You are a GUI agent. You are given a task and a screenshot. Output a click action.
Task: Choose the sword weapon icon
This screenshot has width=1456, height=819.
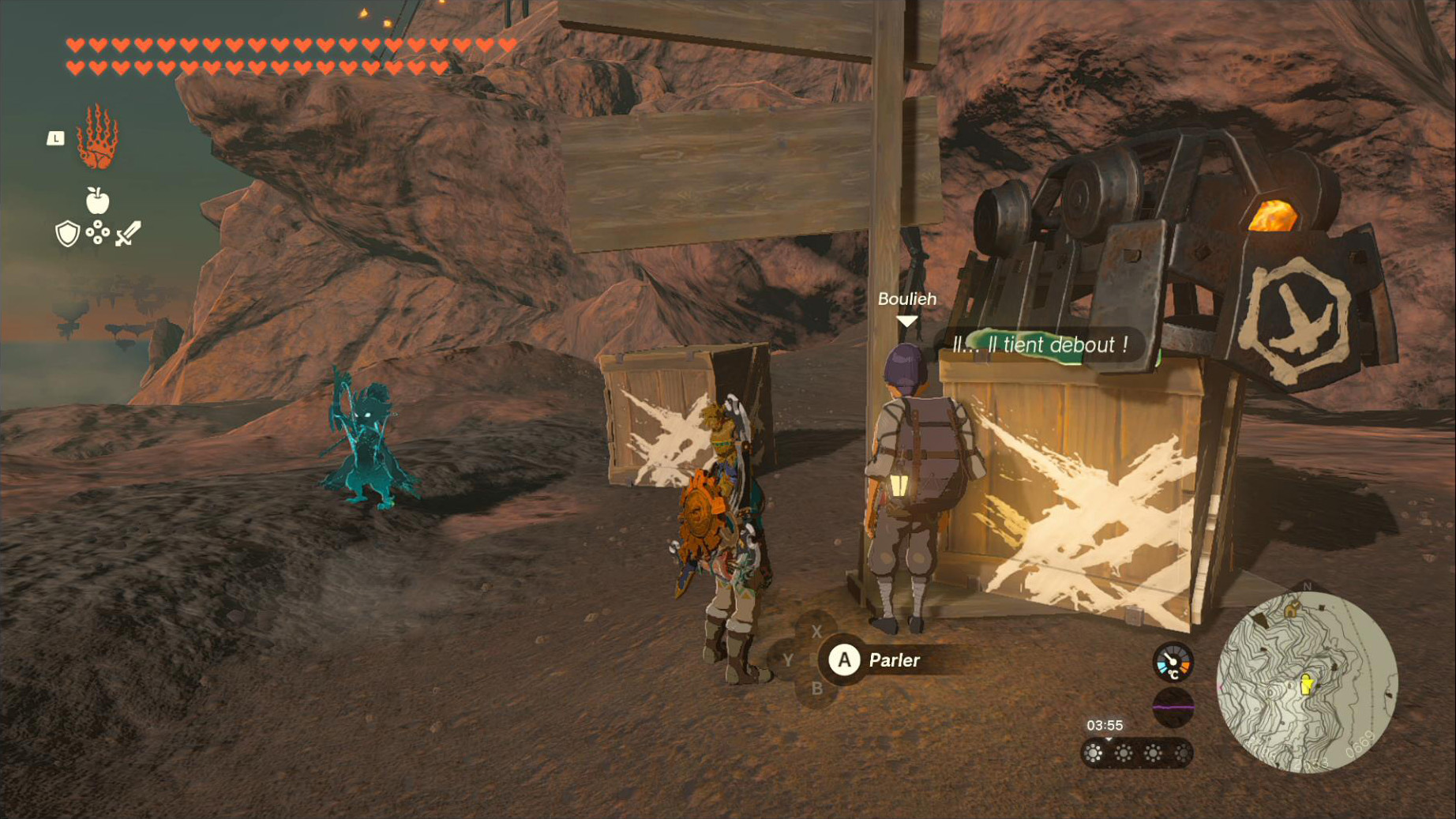click(128, 234)
